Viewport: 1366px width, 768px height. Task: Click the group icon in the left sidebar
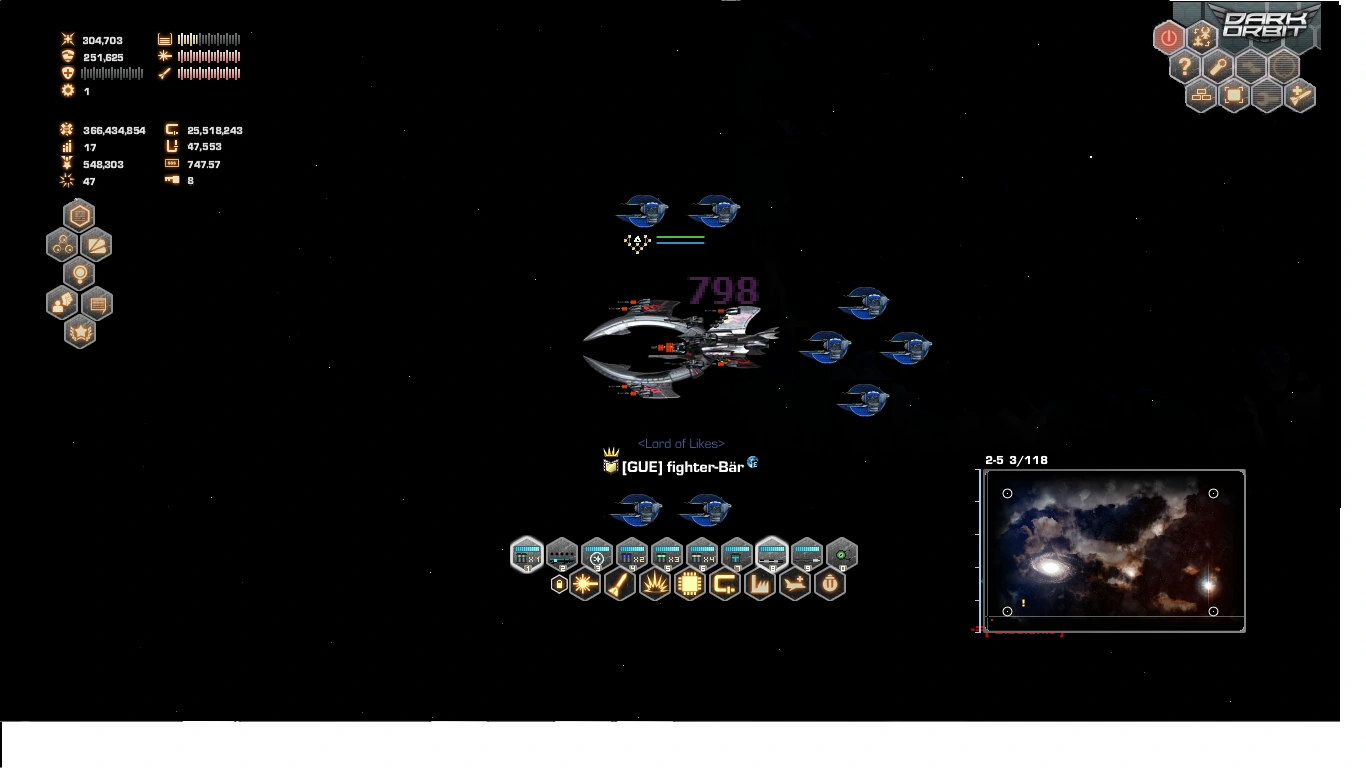point(61,245)
